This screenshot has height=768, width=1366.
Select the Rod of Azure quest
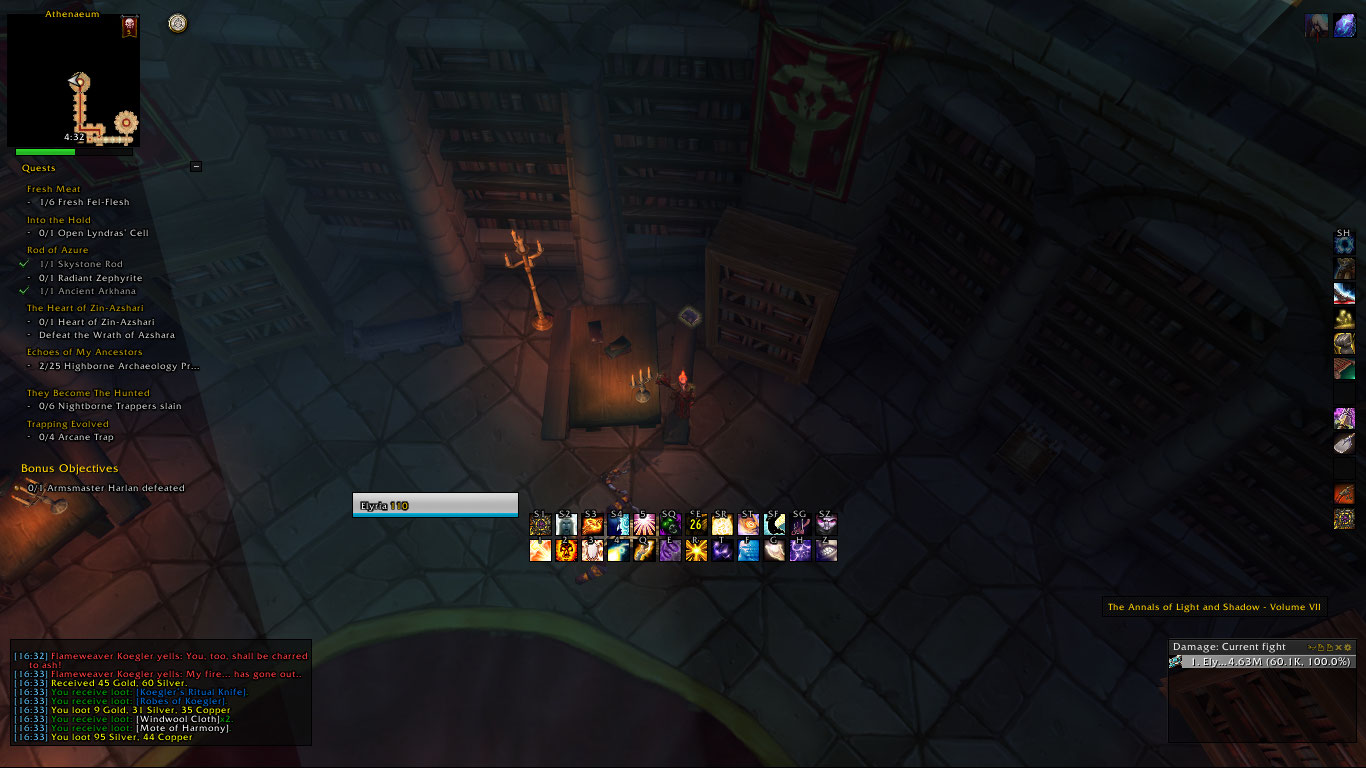(x=57, y=250)
